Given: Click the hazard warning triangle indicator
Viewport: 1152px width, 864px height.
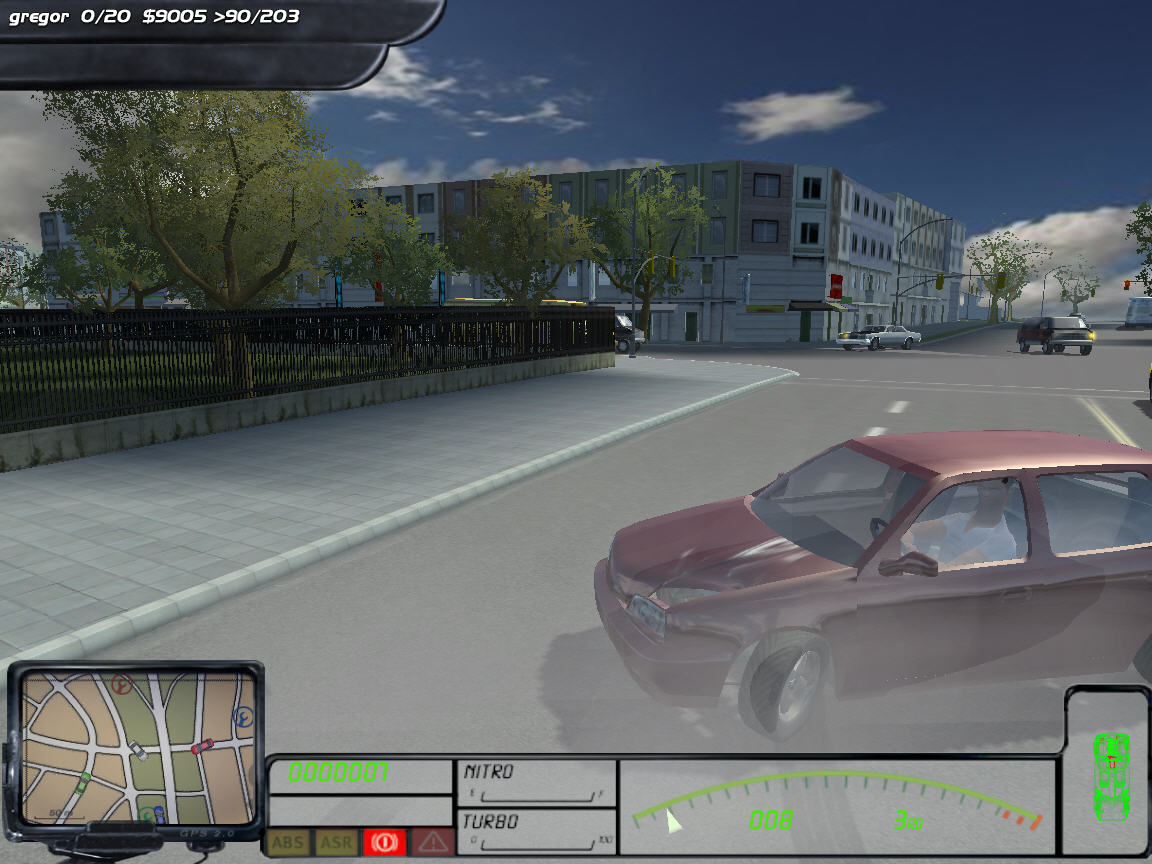Looking at the screenshot, I should coord(432,843).
